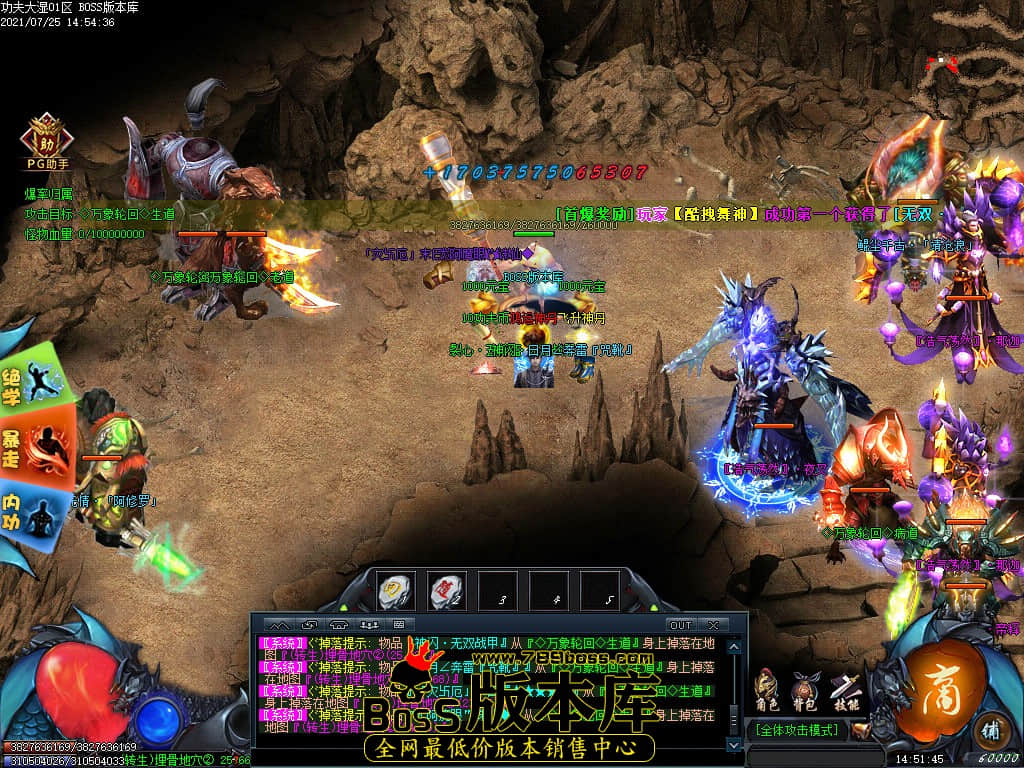Image resolution: width=1024 pixels, height=768 pixels.
Task: Click the round 铺 store button
Action: (x=990, y=727)
